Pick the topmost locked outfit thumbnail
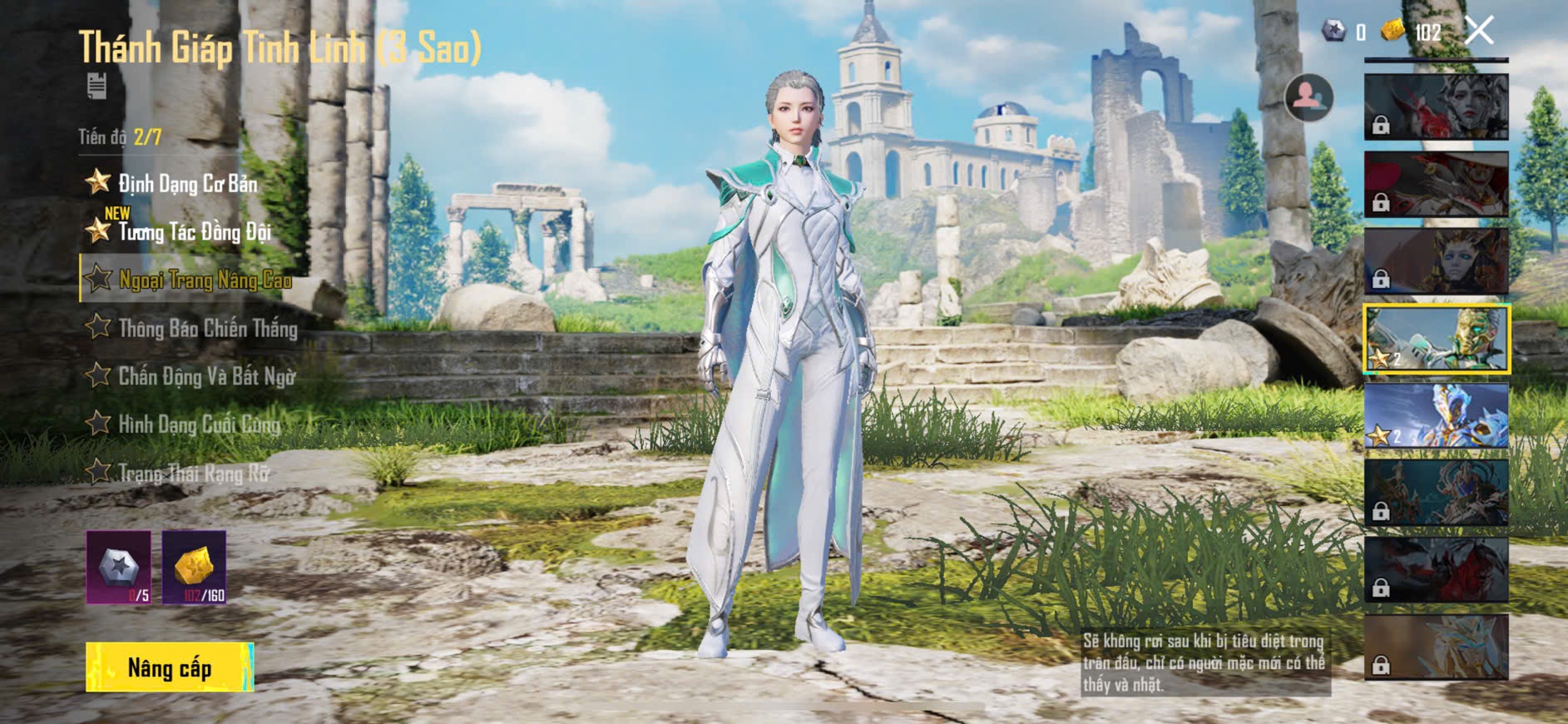This screenshot has width=1568, height=724. 1436,107
